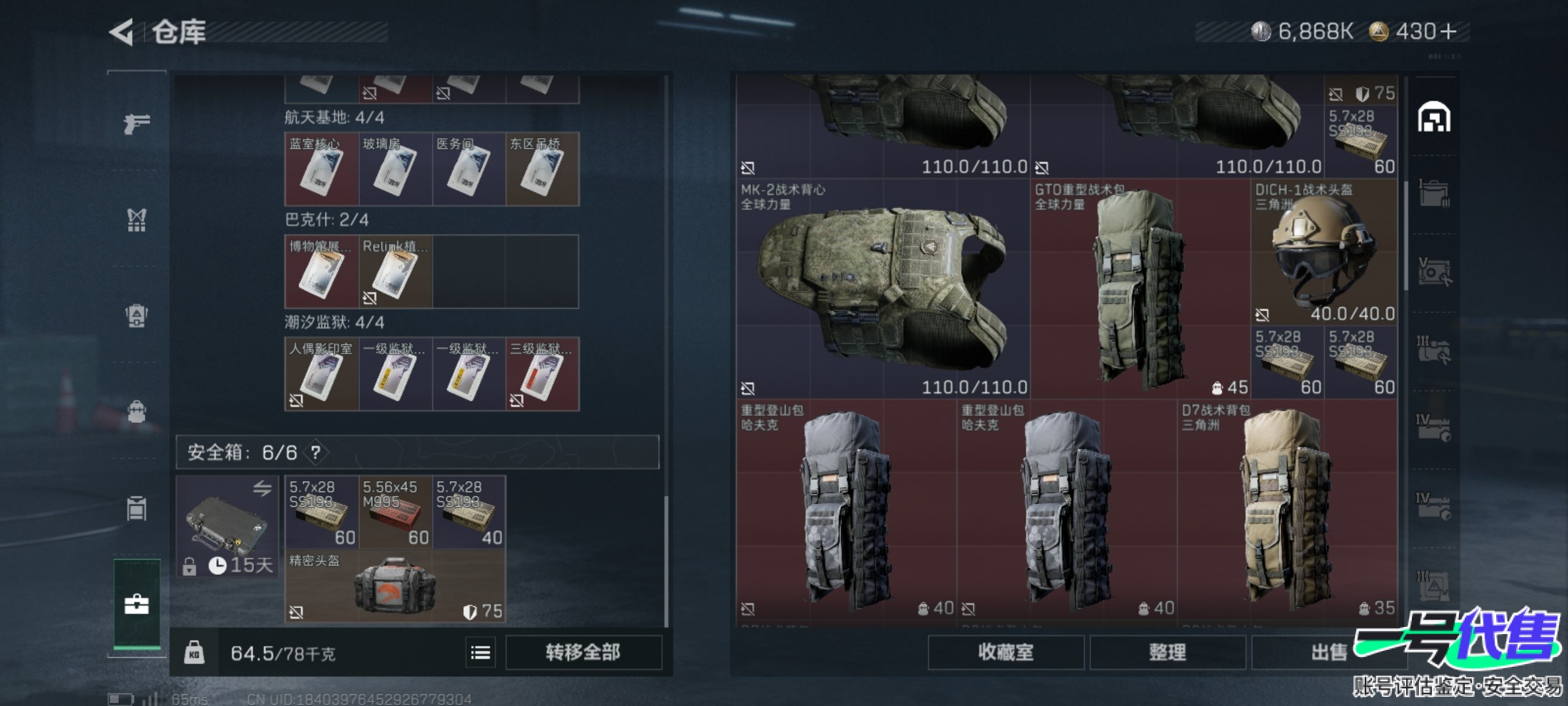Choose the GTO重型战术包 backpack
This screenshot has height=706, width=1568.
pos(1140,289)
